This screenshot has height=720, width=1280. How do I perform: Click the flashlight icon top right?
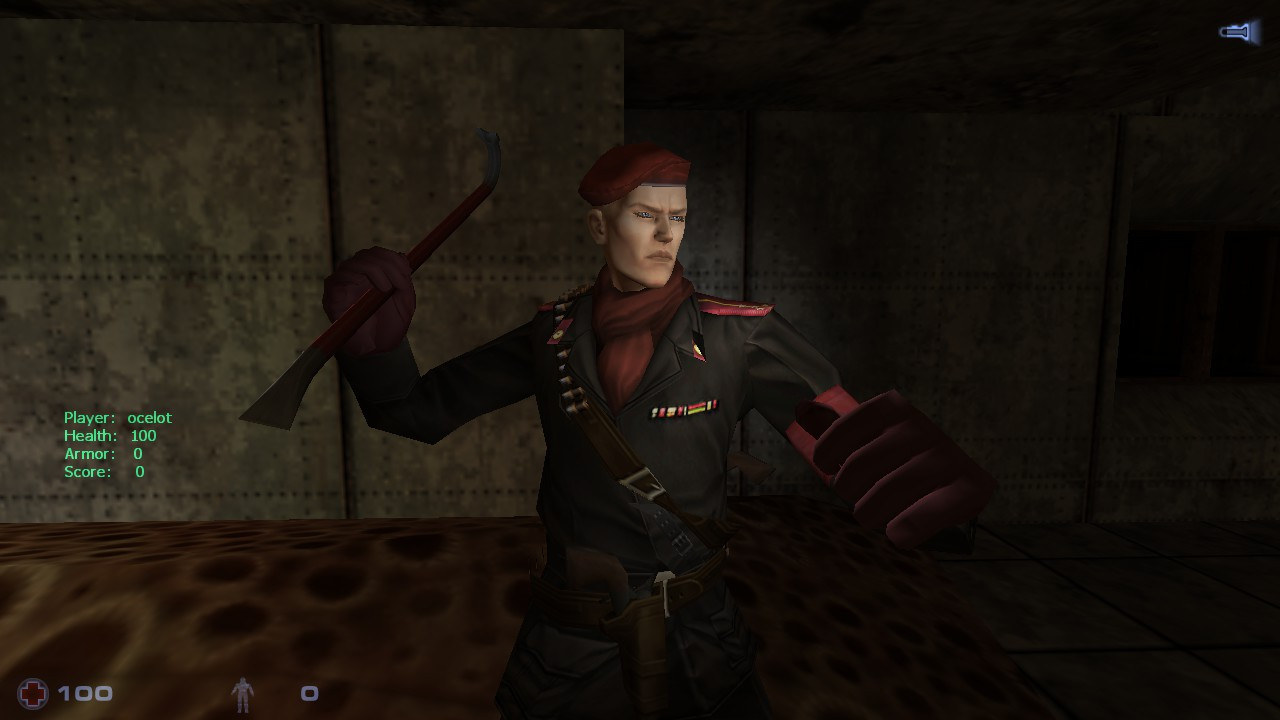pos(1237,32)
